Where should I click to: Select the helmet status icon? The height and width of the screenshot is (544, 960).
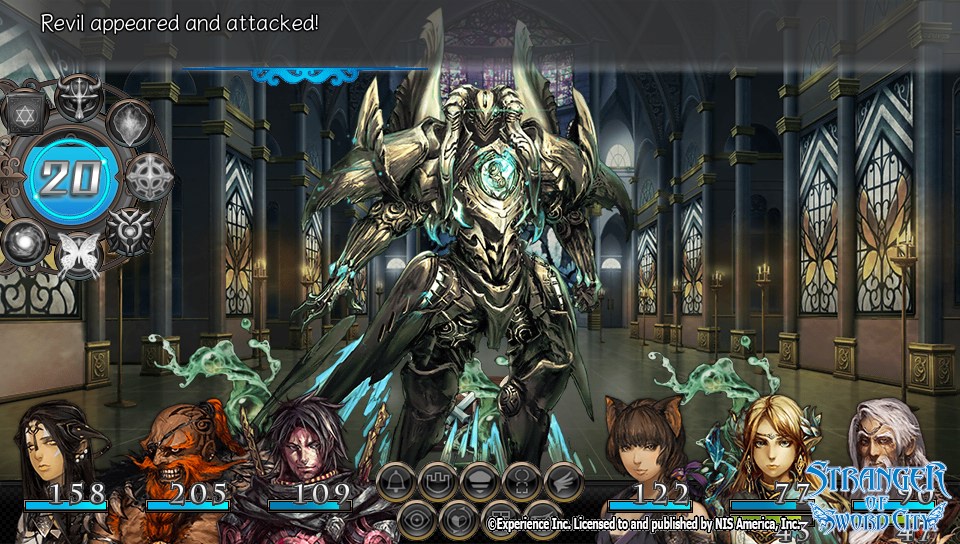[x=480, y=482]
